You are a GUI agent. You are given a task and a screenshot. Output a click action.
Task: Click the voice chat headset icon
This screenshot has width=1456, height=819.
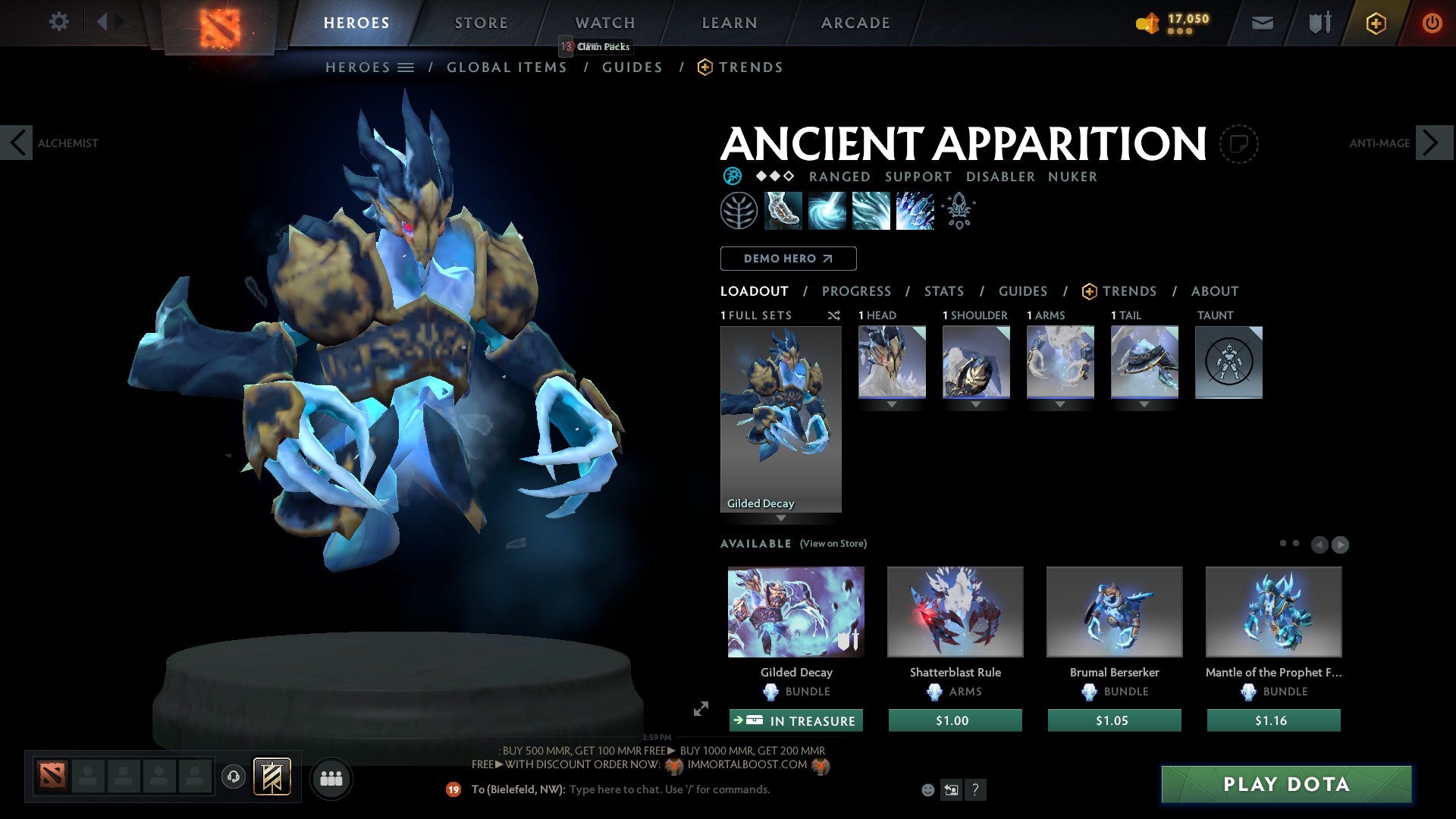click(233, 777)
